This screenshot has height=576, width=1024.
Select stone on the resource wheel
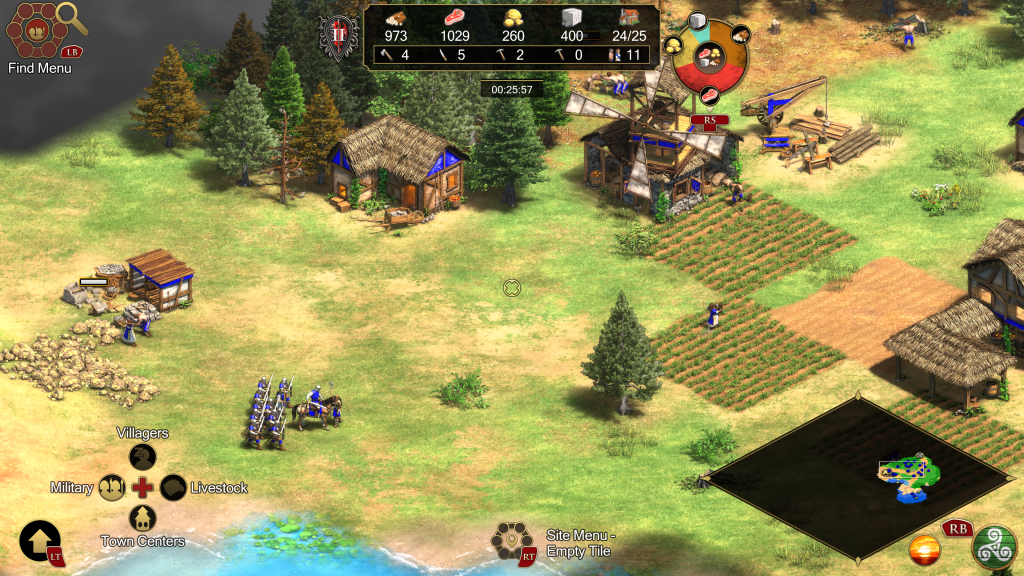coord(697,21)
